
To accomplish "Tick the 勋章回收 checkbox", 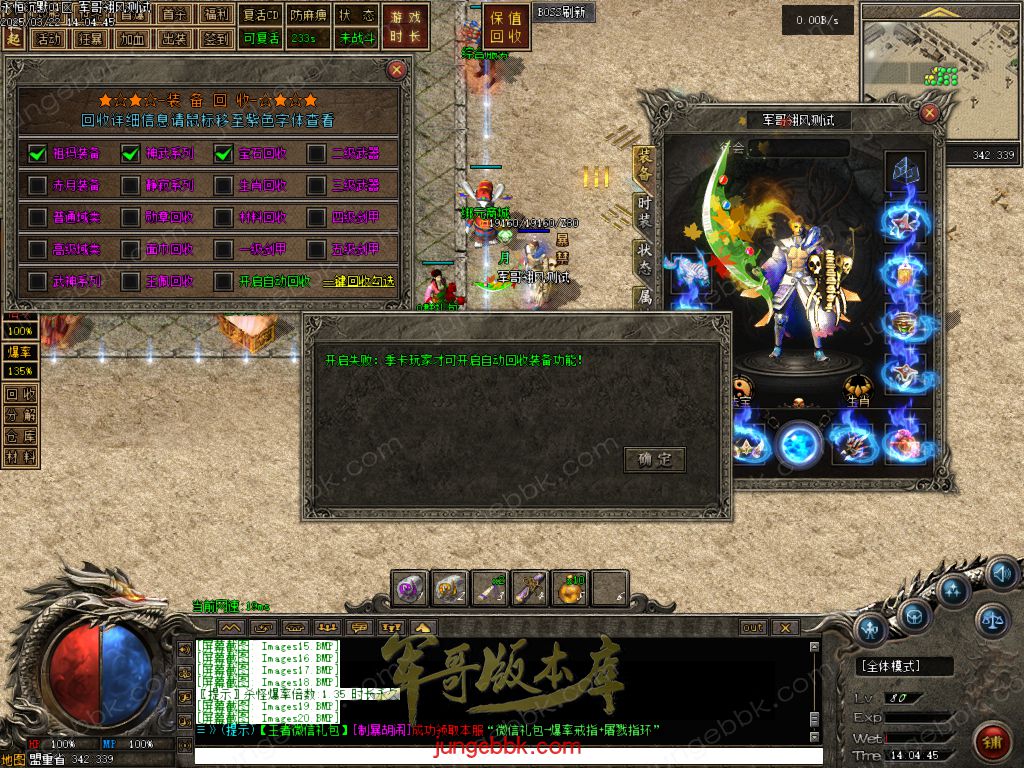I will point(130,217).
